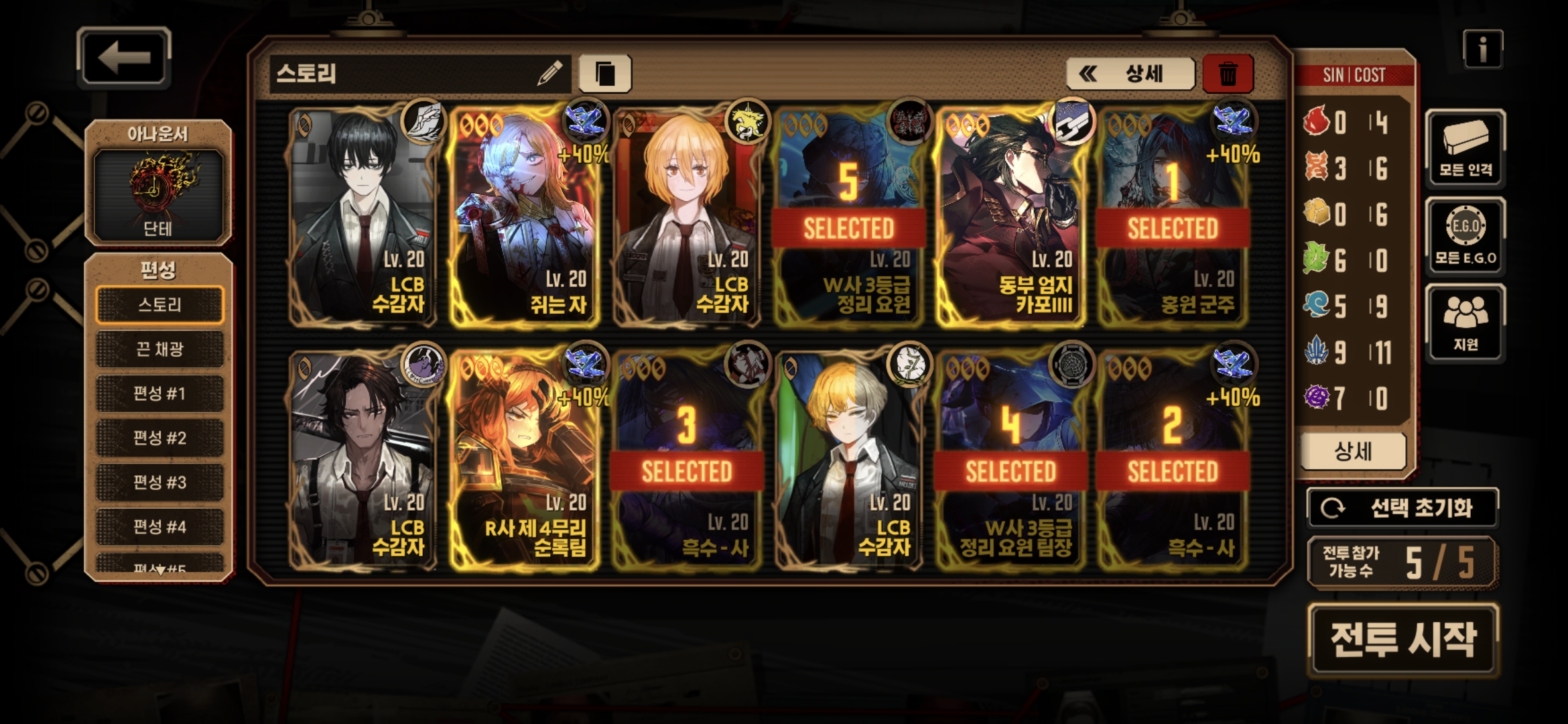Open the SIN COST 상세 details
This screenshot has width=1568, height=724.
(x=1353, y=452)
